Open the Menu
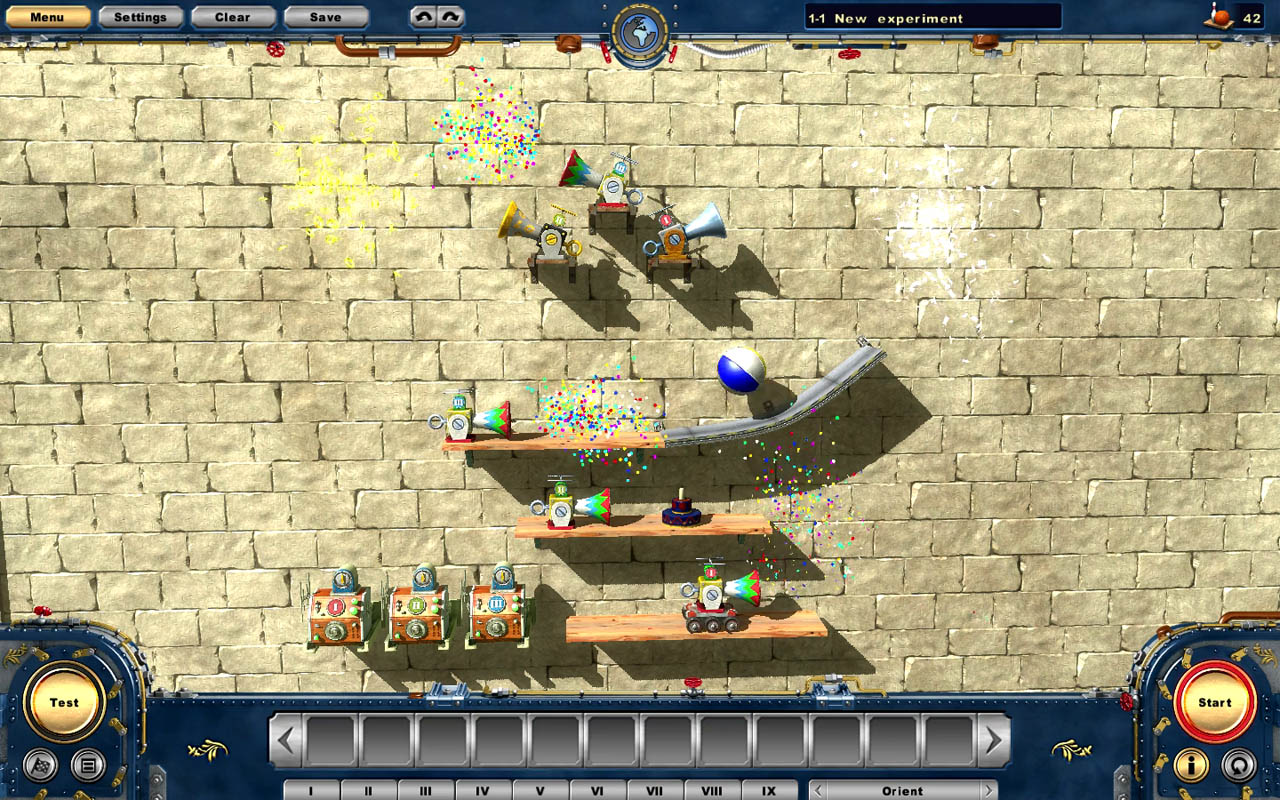The image size is (1280, 800). 46,16
